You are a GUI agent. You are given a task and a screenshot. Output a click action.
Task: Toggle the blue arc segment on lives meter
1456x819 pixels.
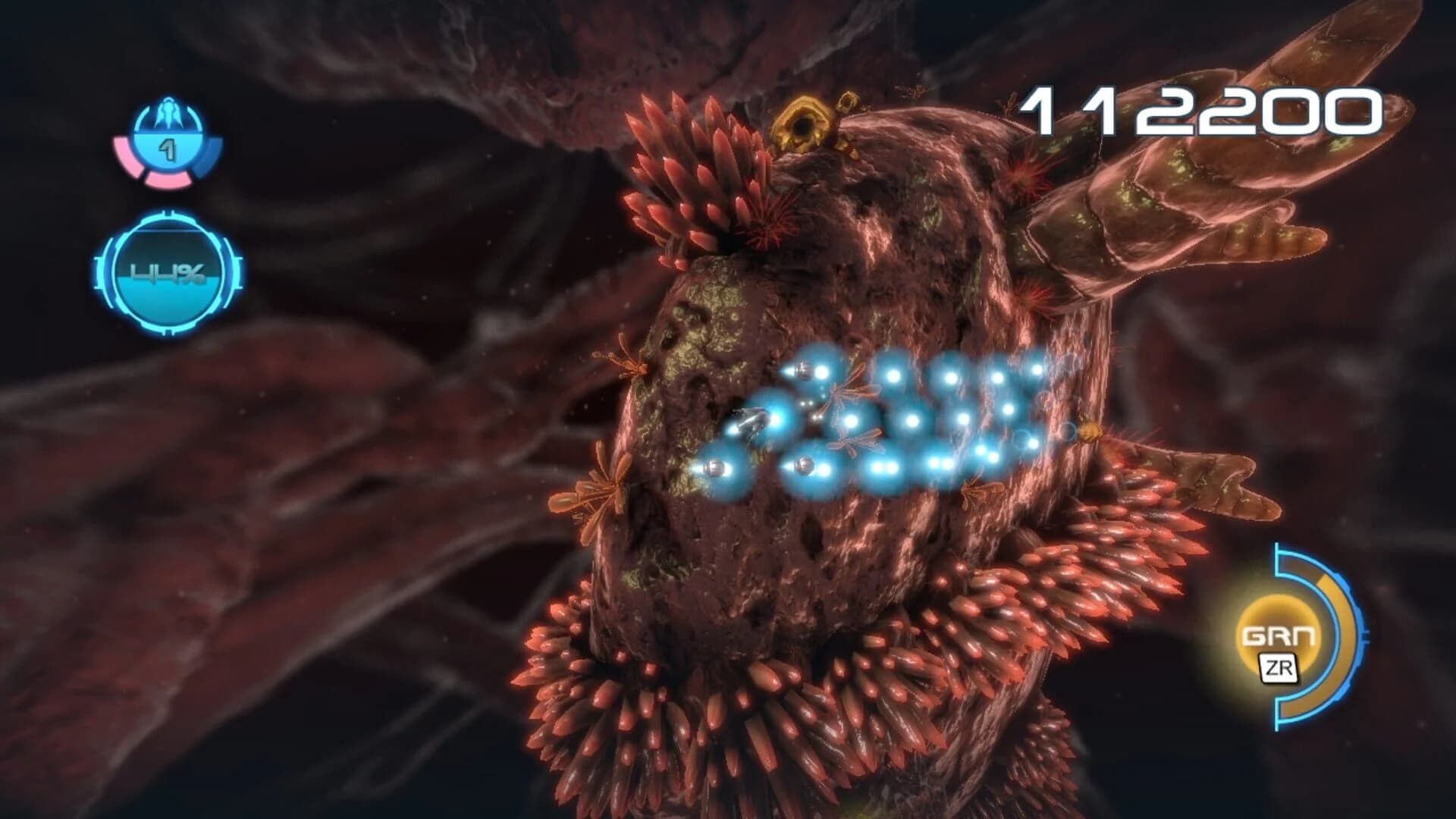pyautogui.click(x=210, y=159)
